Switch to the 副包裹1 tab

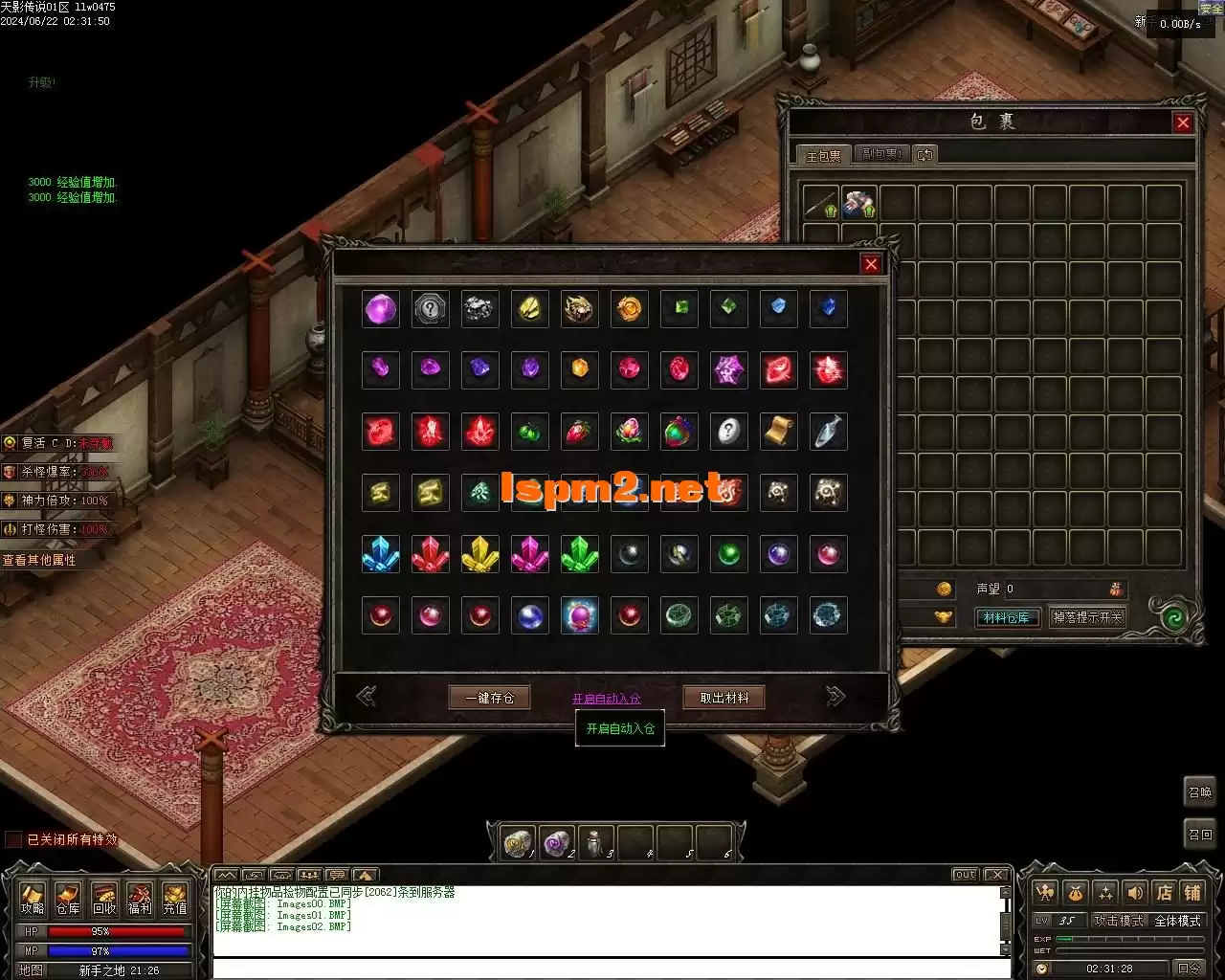point(880,154)
